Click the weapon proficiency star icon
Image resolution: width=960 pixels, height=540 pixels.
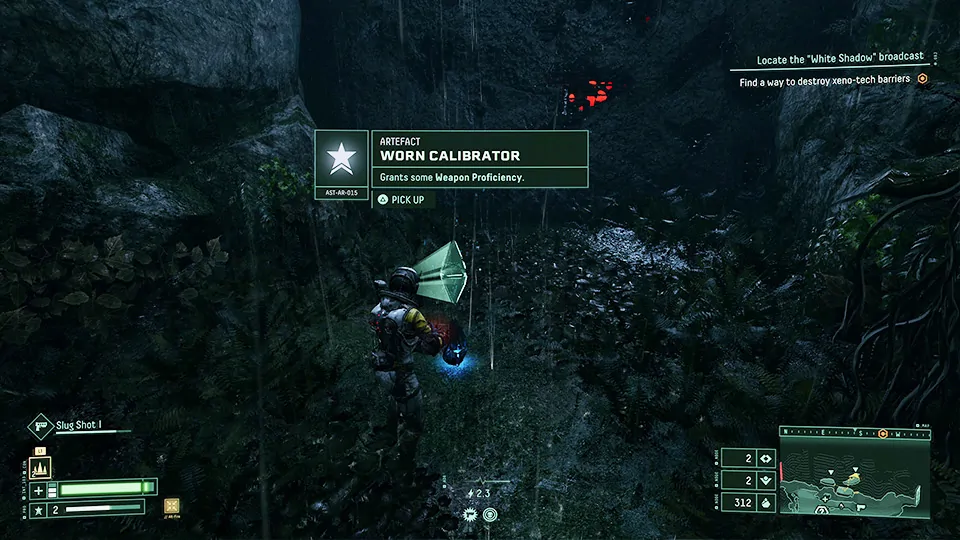coord(40,509)
